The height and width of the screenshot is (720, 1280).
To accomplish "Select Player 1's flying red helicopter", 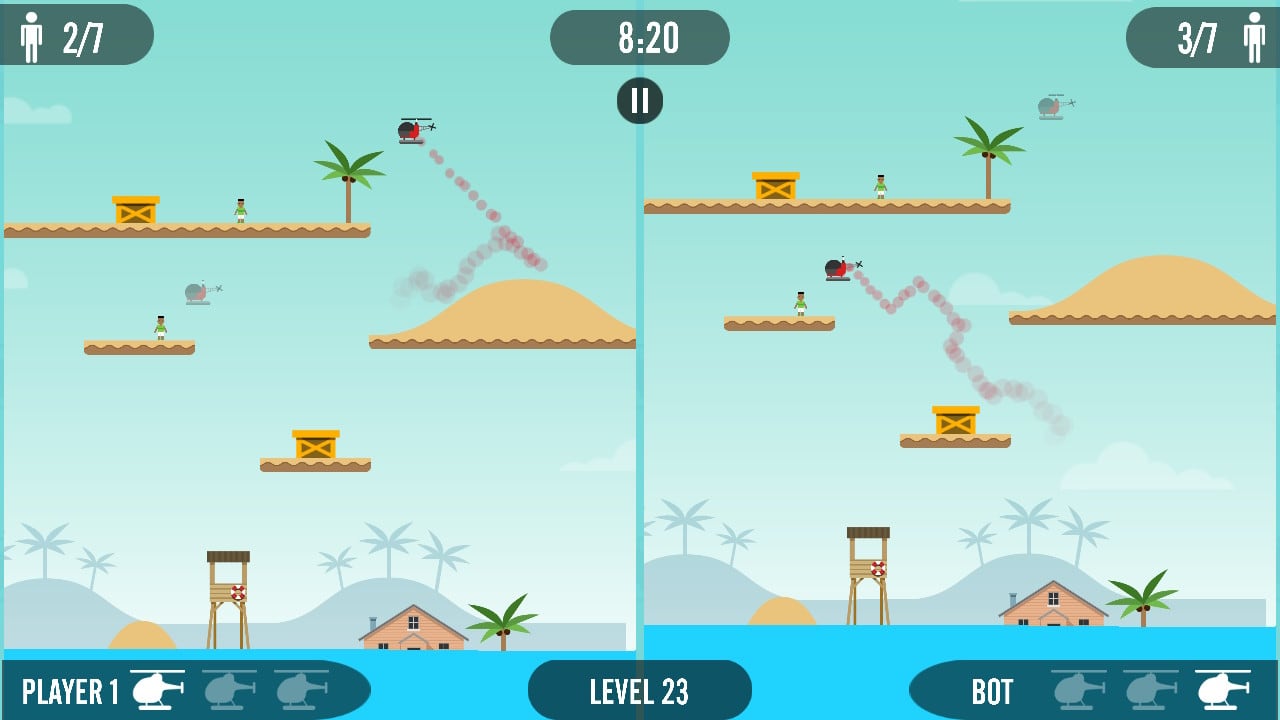I will click(410, 131).
